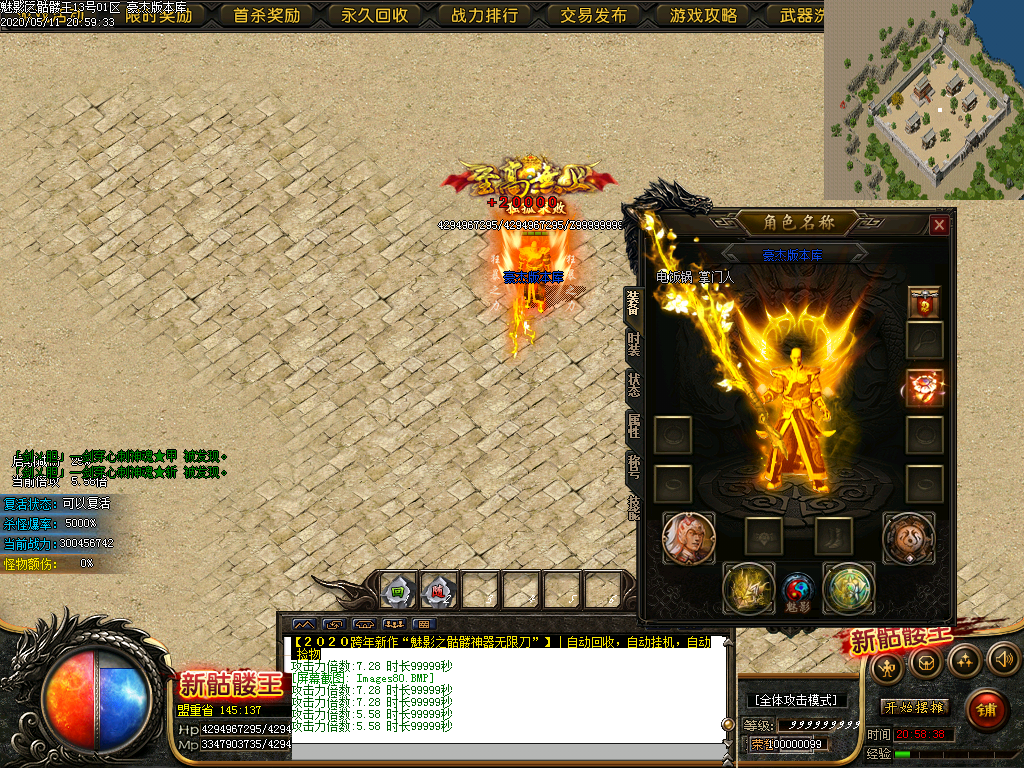Switch to the 时装 costume tab
The height and width of the screenshot is (768, 1024).
[x=633, y=346]
